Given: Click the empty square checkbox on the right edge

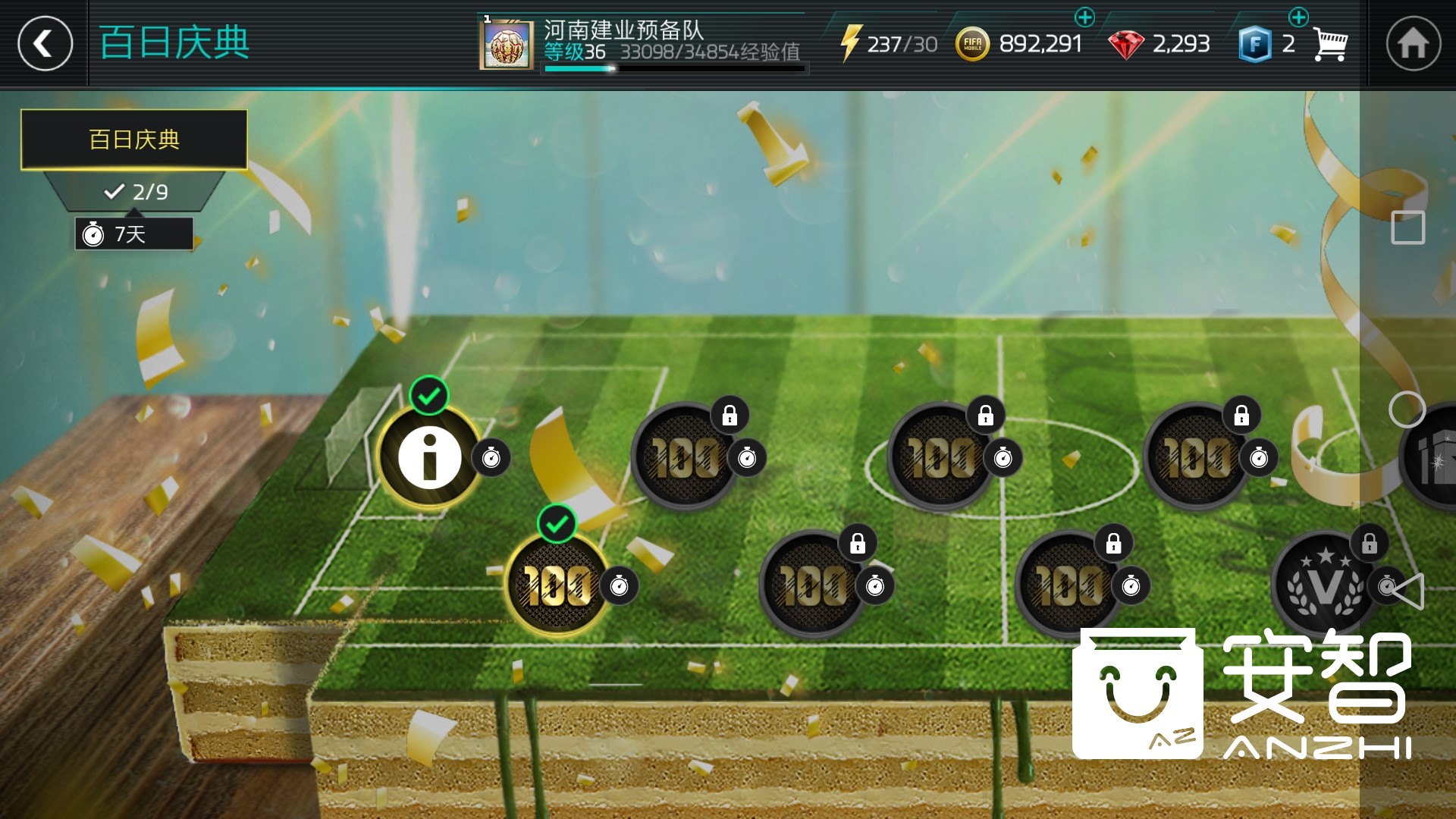Looking at the screenshot, I should pos(1407,225).
